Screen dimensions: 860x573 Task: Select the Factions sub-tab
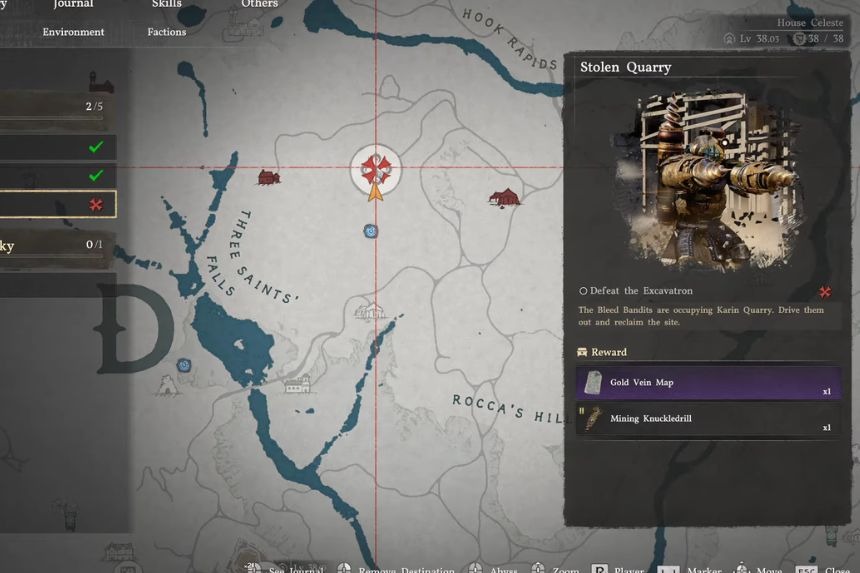coord(166,32)
